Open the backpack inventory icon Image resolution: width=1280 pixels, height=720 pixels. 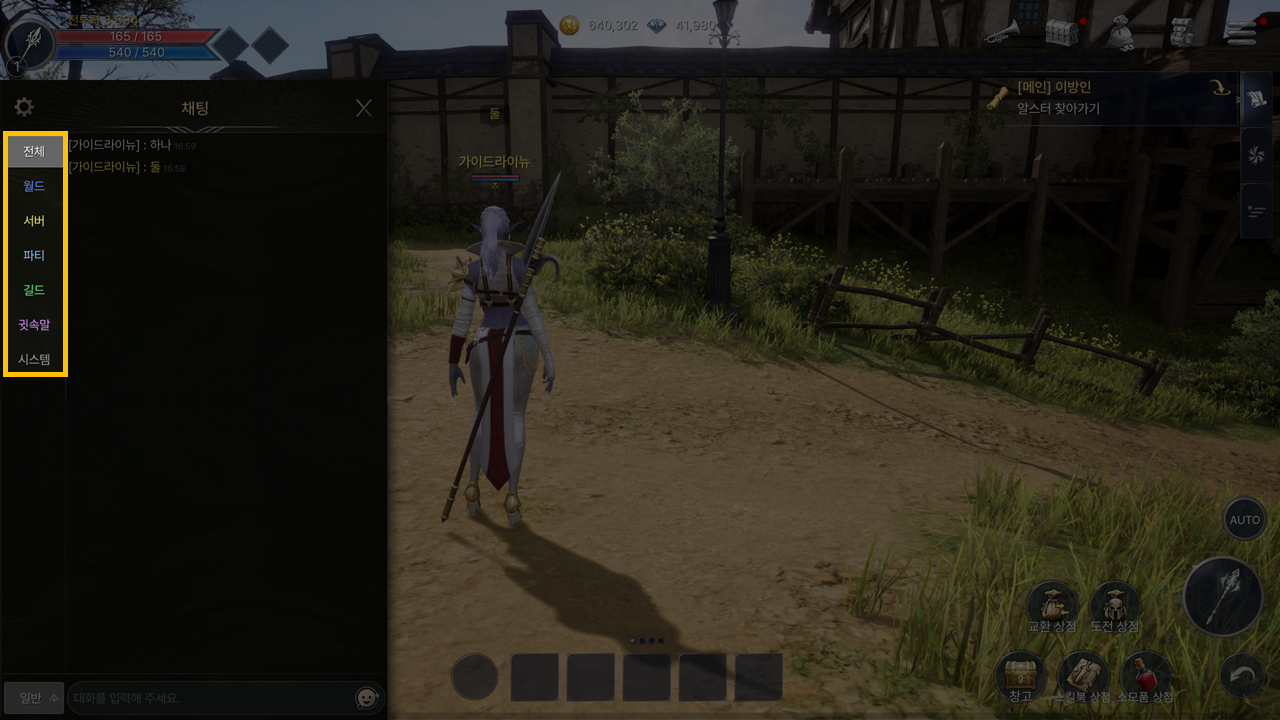click(x=1183, y=32)
